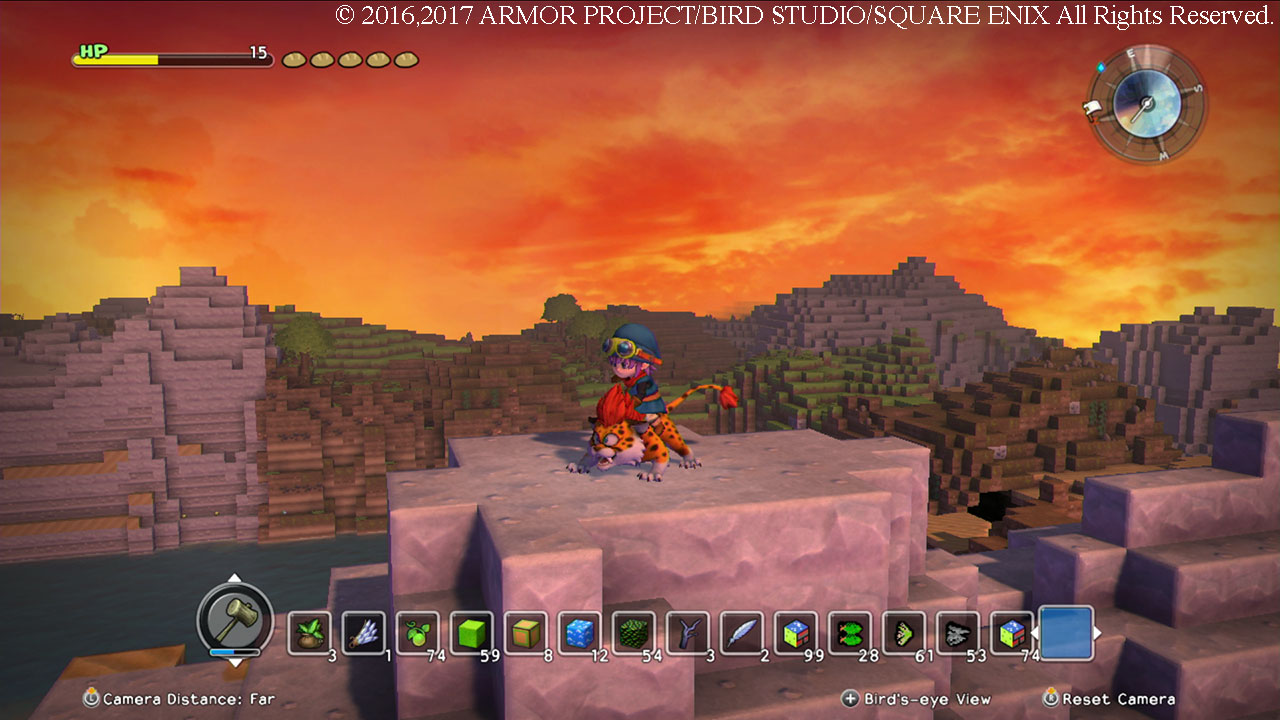Select the blue ice block with quantity 12

(581, 633)
